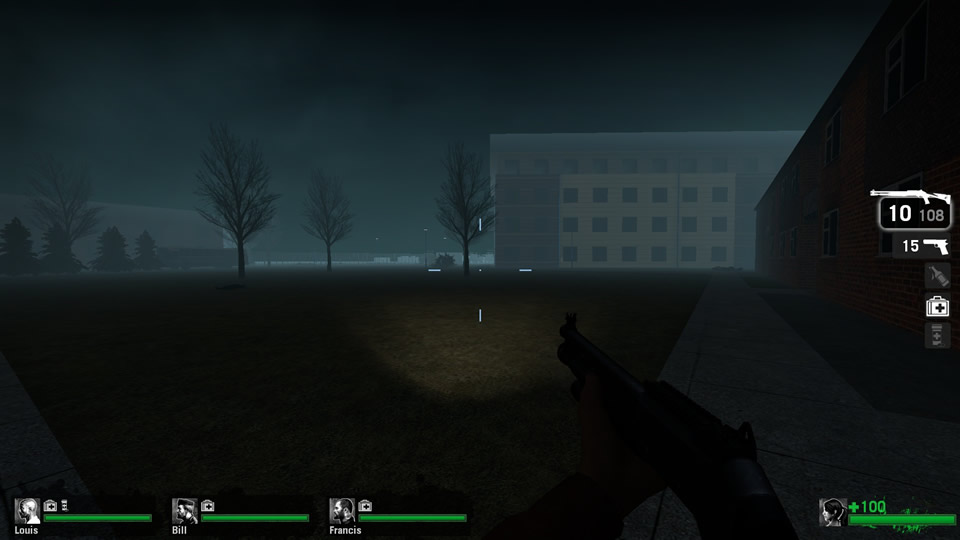
Task: Choose the first aid kit slot
Action: (x=937, y=306)
